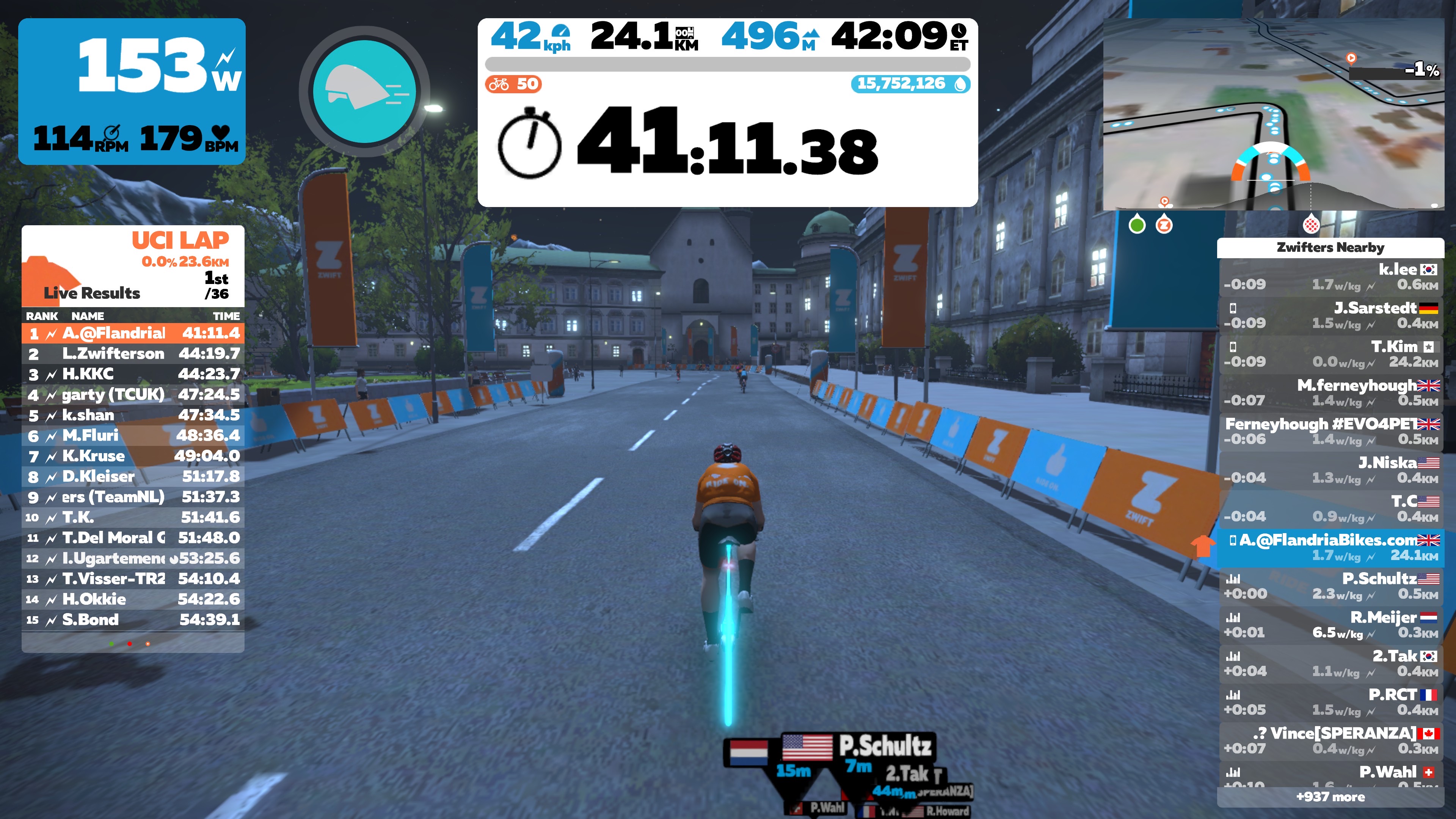Select T.C in the nearby riders list
Viewport: 1456px width, 819px height.
coord(1330,509)
